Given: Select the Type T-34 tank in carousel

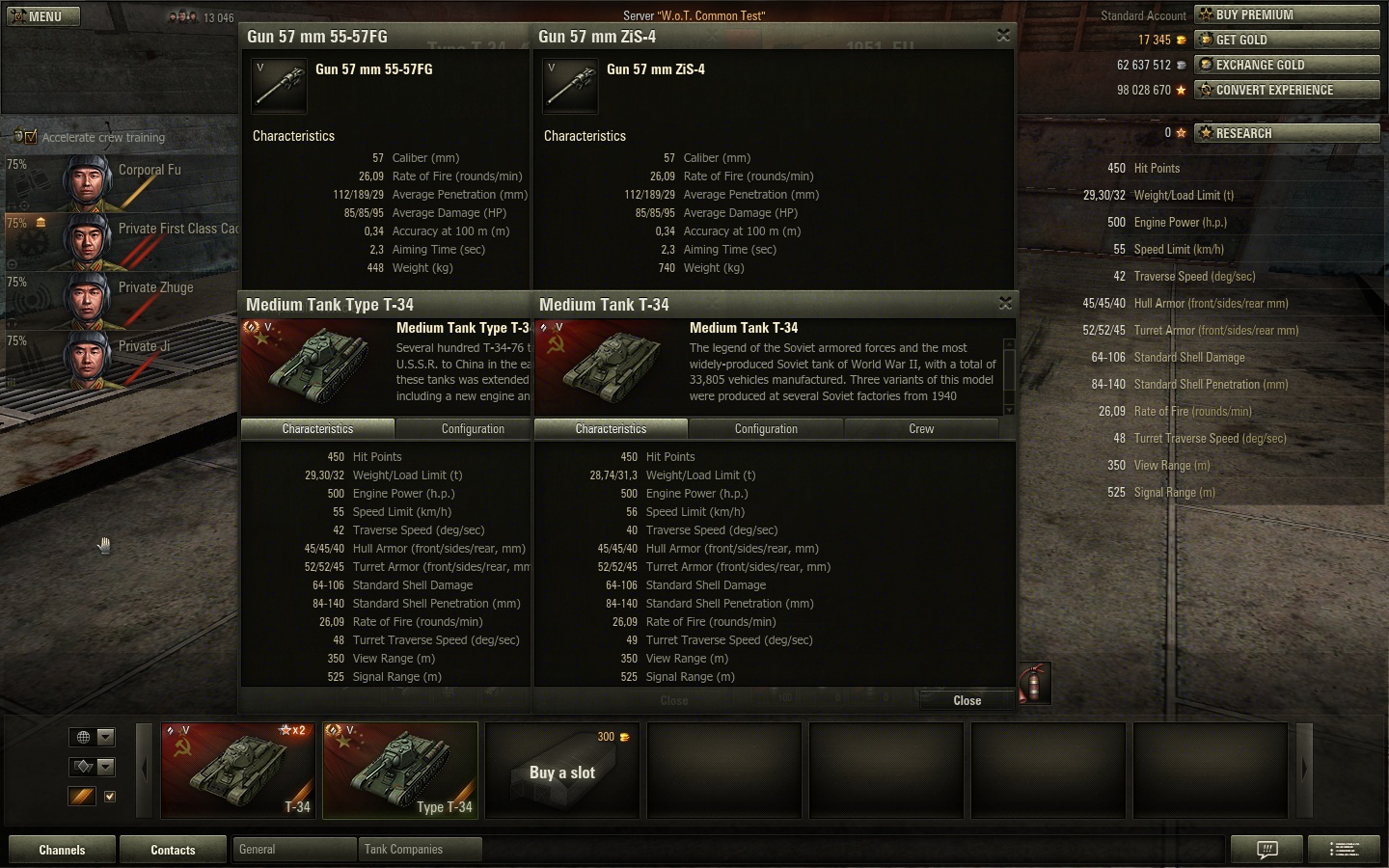Looking at the screenshot, I should [x=399, y=770].
